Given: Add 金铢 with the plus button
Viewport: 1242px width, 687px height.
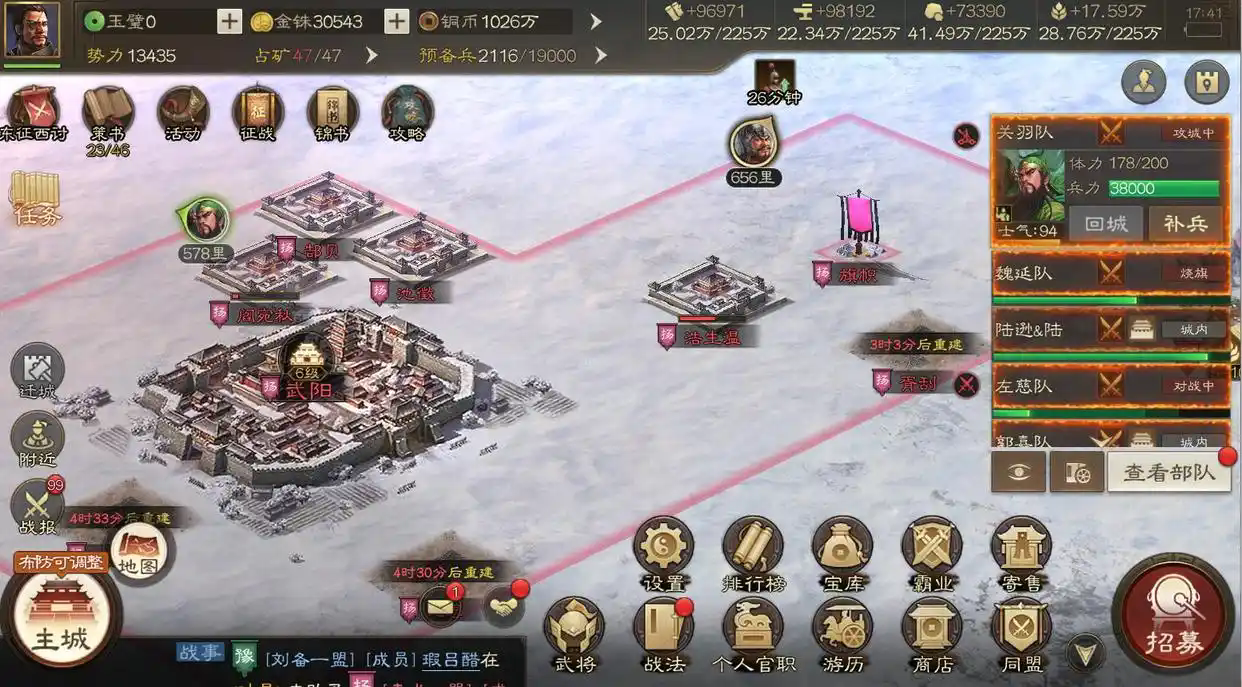Looking at the screenshot, I should (396, 21).
